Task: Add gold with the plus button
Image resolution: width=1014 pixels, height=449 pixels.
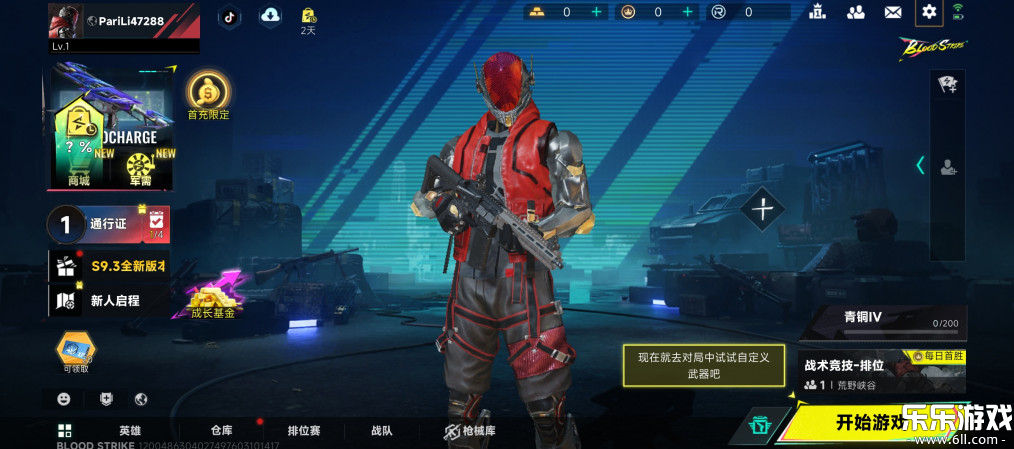Action: point(597,12)
